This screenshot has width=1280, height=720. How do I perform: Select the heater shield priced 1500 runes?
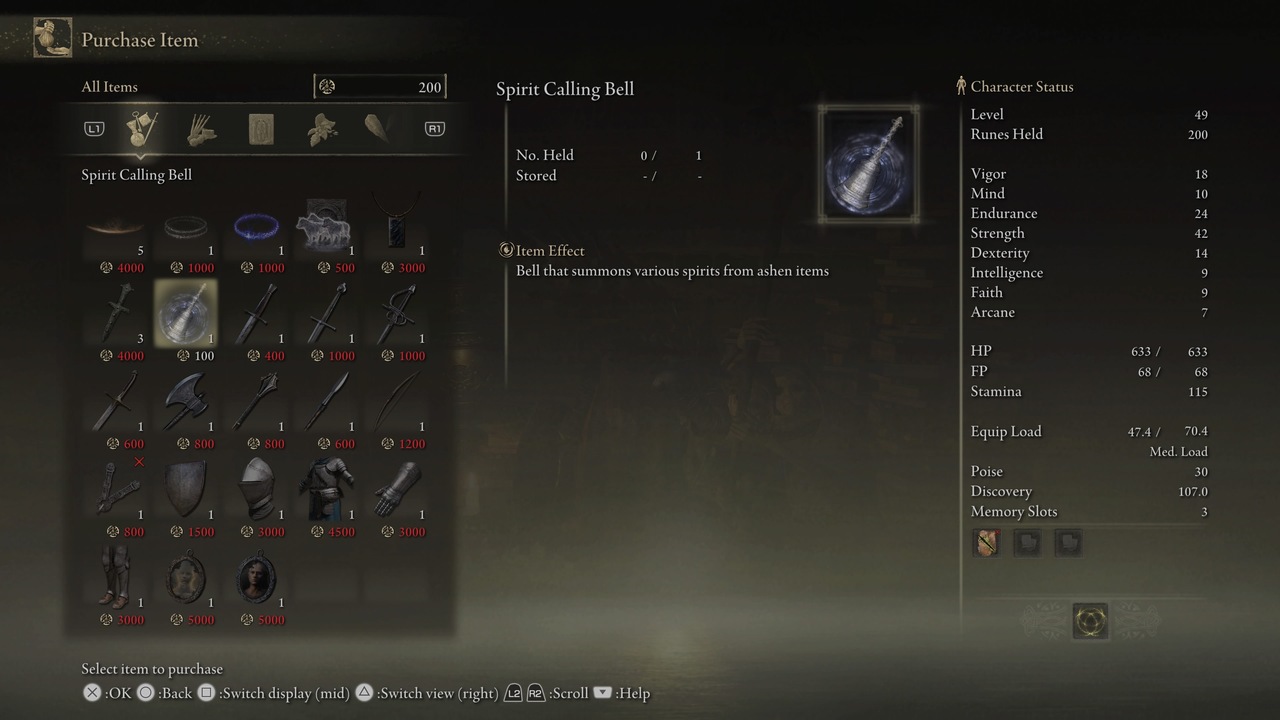(x=186, y=489)
